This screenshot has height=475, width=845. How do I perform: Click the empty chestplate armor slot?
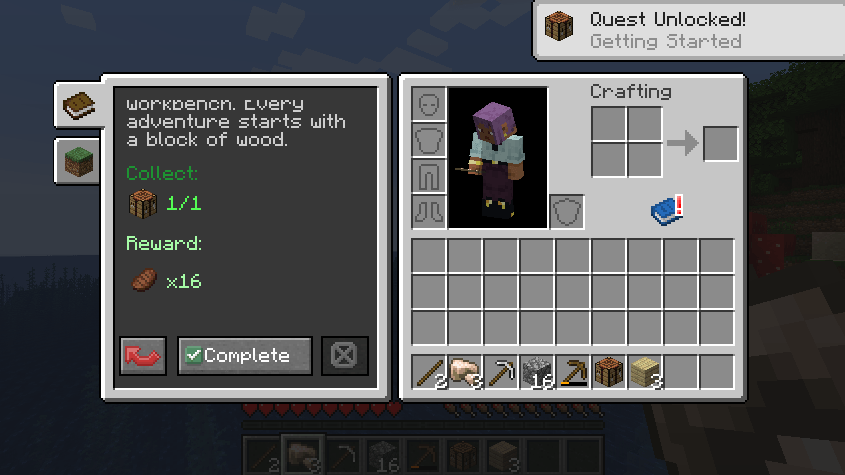[429, 140]
